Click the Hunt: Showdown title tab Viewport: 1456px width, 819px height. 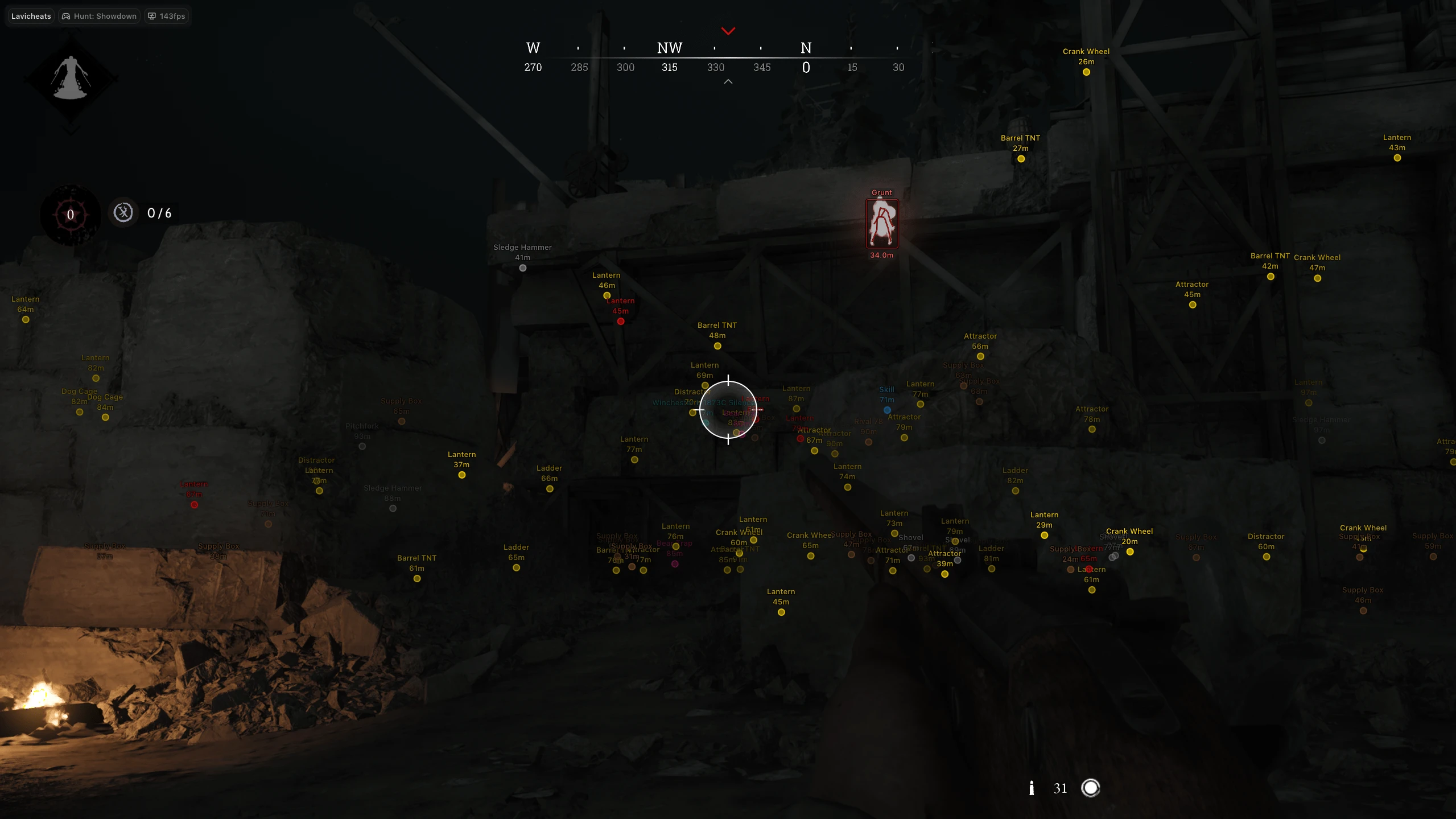pos(104,15)
